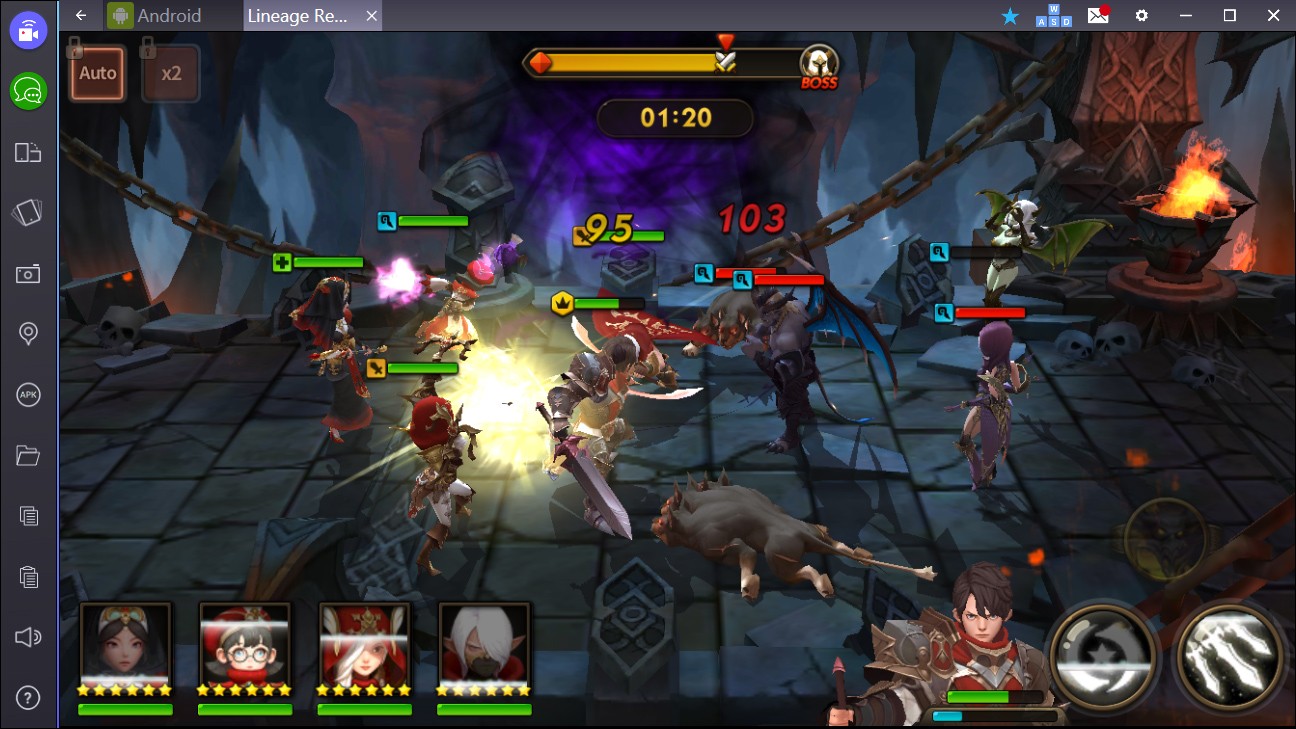1296x729 pixels.
Task: Open BlueStacks settings with the gear icon
Action: (1140, 16)
